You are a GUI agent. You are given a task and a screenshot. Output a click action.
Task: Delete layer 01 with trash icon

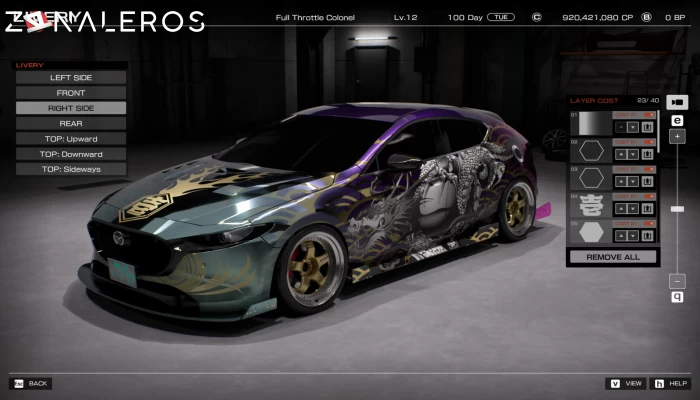[648, 127]
